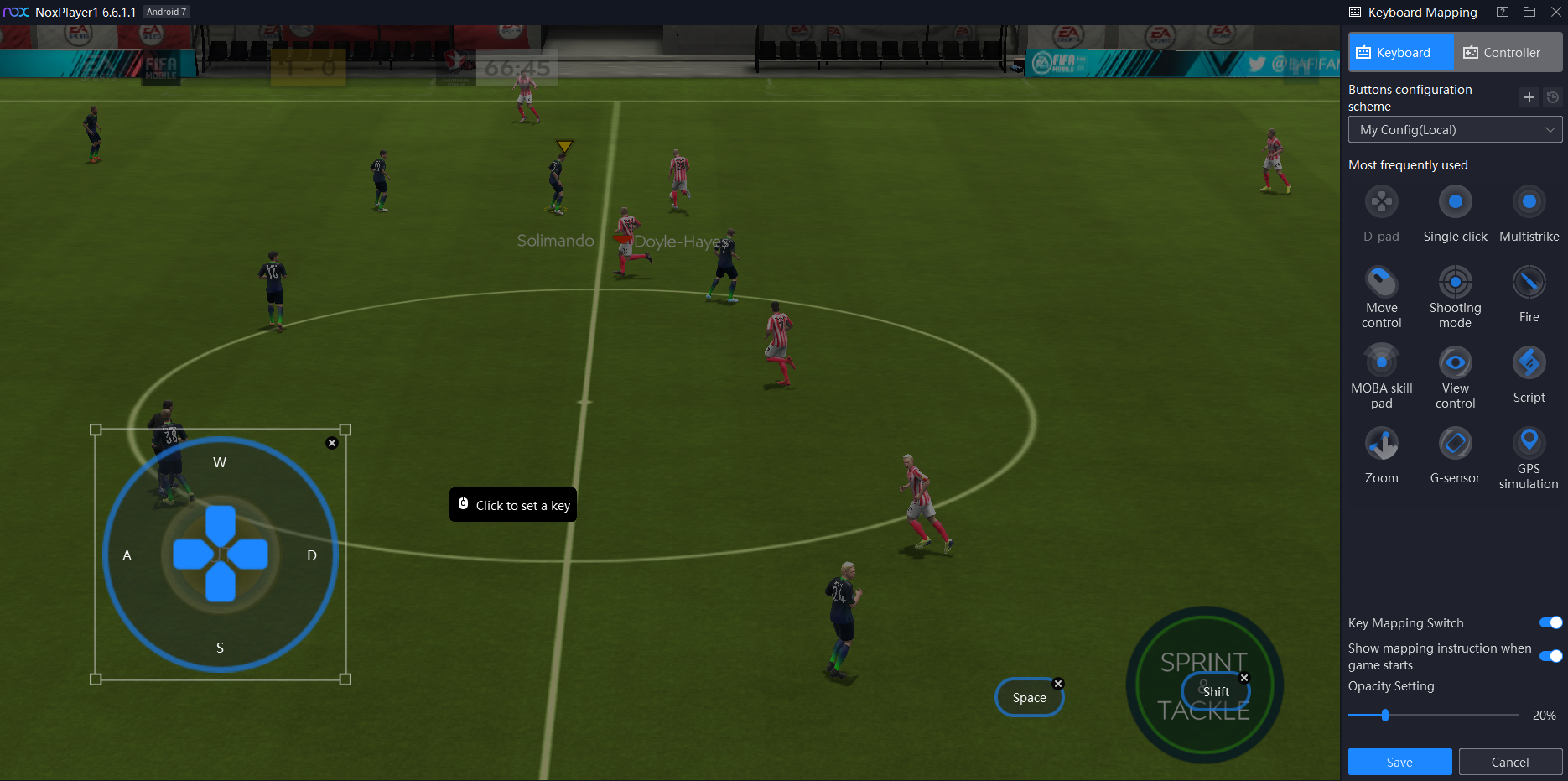Switch to the Controller tab
This screenshot has height=781, width=1568.
point(1508,52)
